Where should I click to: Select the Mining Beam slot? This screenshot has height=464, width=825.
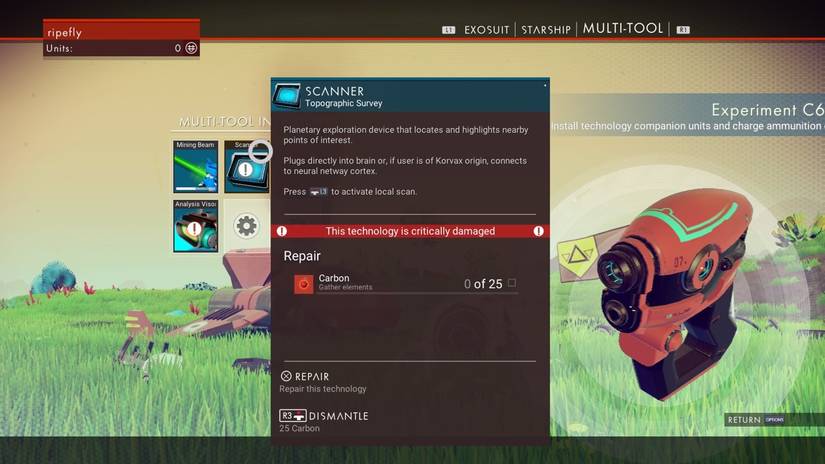195,166
